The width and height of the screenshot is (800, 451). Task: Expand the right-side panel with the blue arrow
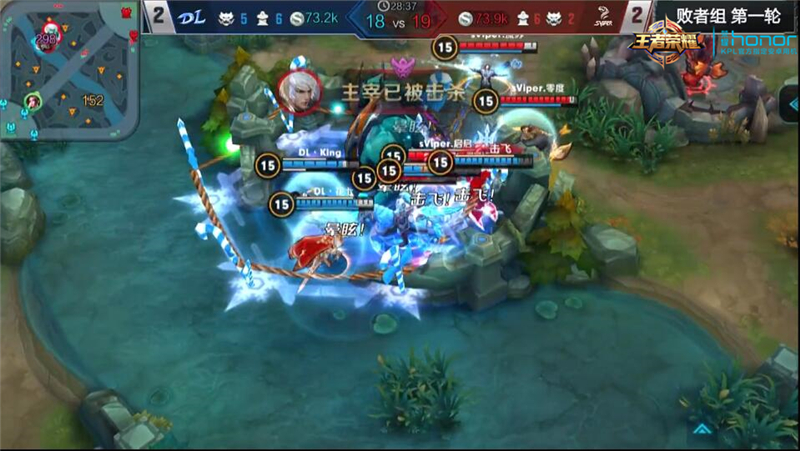click(x=788, y=101)
